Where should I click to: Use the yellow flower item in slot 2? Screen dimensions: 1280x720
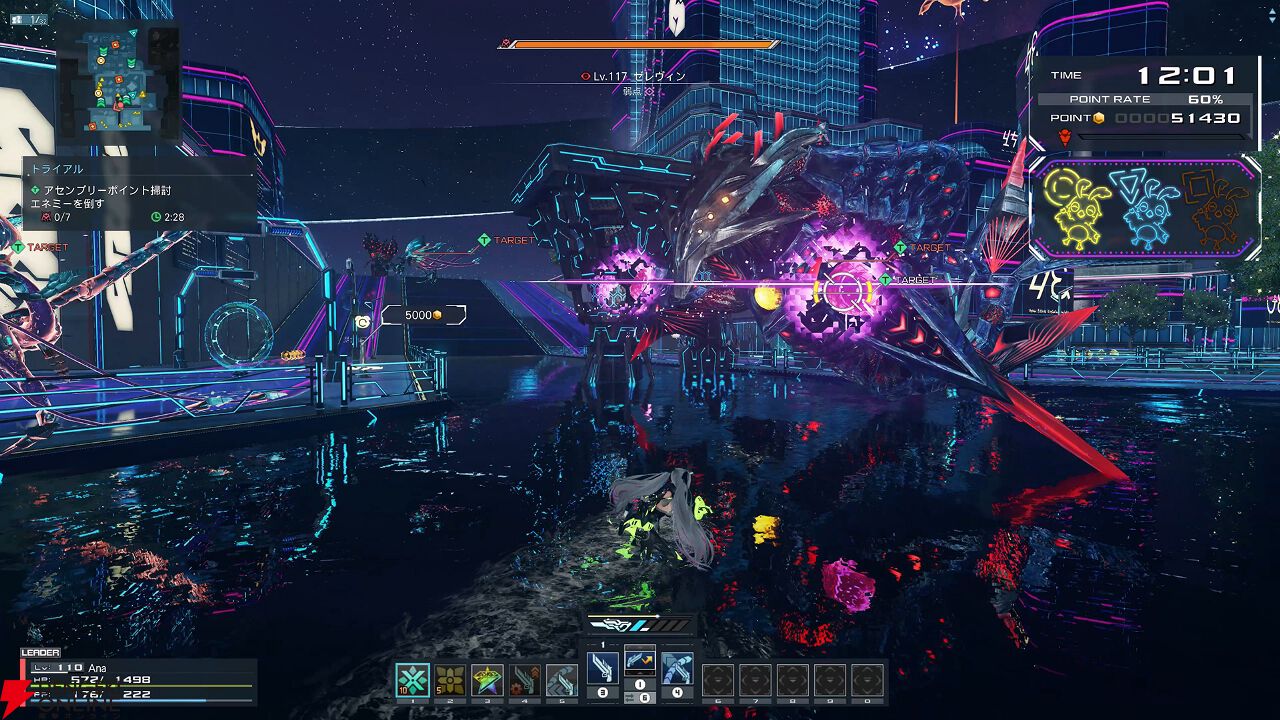click(450, 680)
